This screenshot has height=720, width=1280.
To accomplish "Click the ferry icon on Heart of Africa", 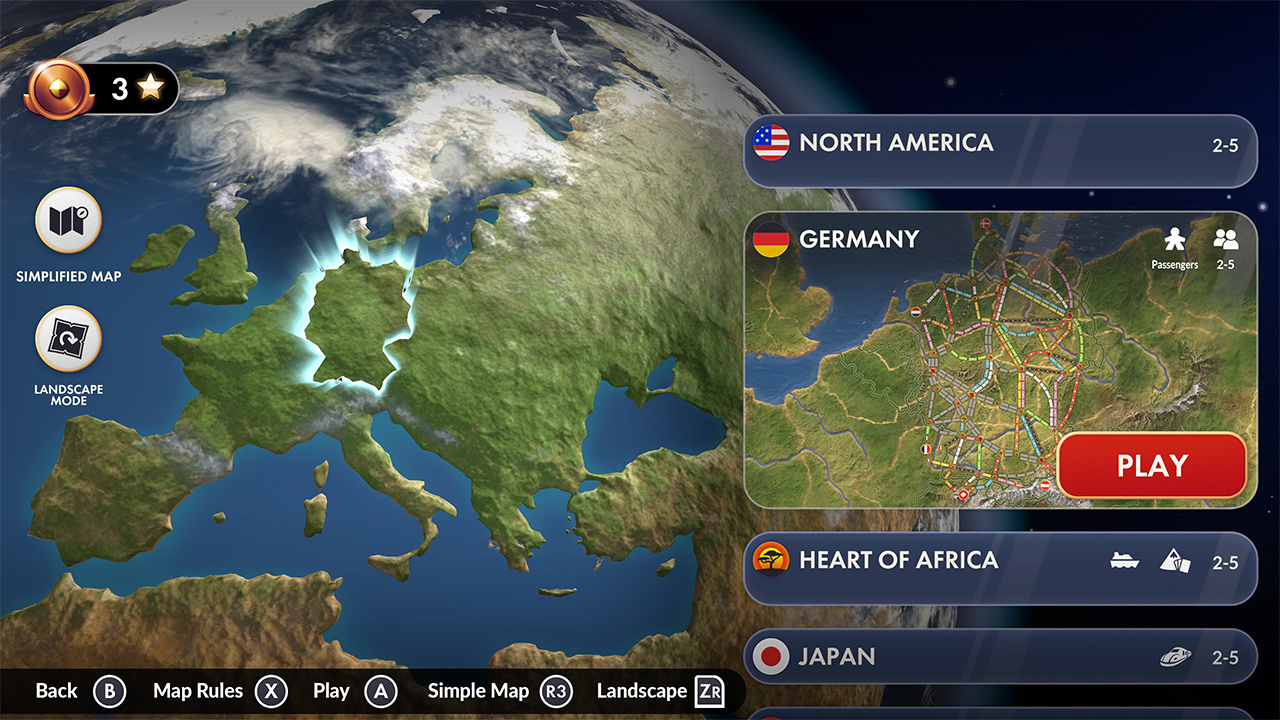I will pyautogui.click(x=1124, y=563).
